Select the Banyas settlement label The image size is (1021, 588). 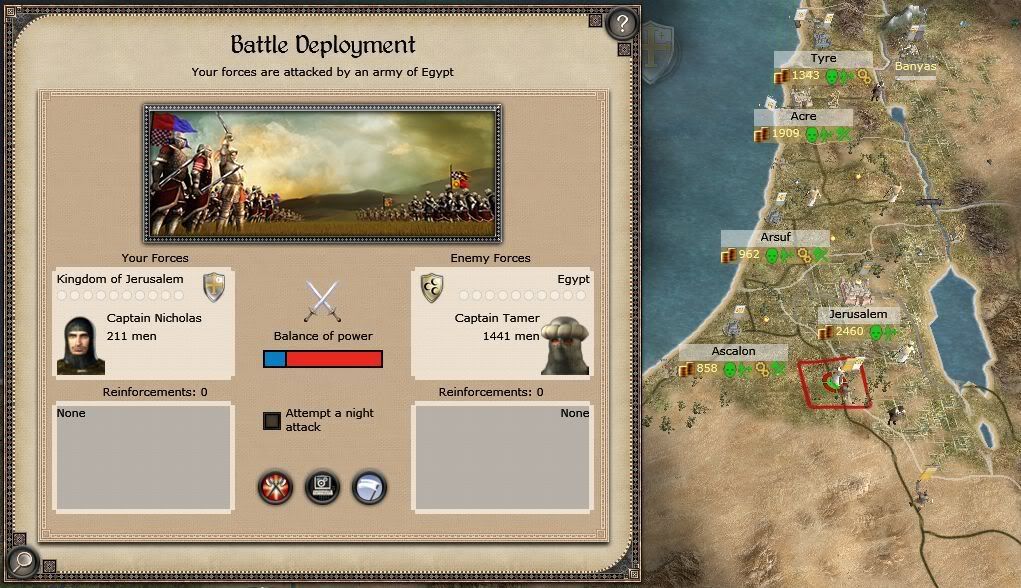[x=915, y=67]
